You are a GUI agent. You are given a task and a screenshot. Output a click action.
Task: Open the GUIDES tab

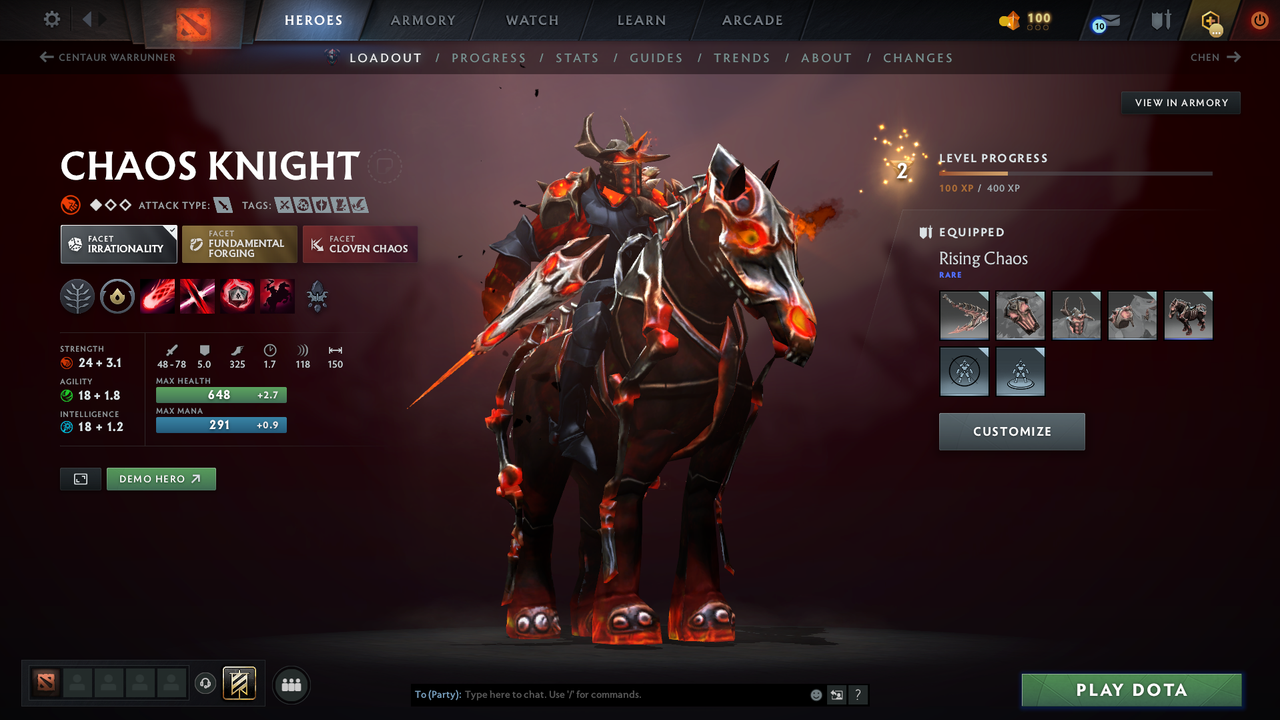tap(656, 57)
